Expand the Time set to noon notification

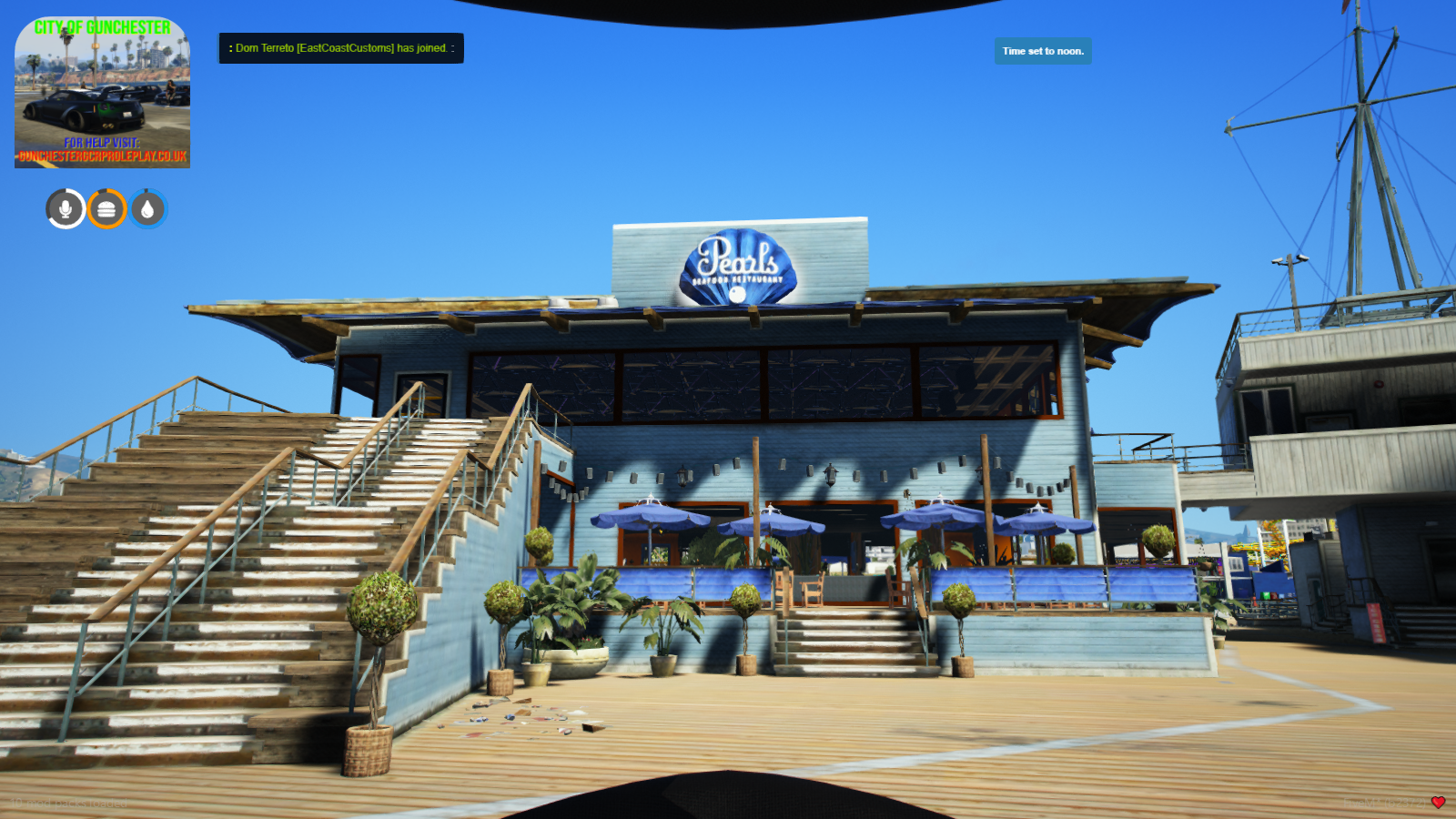(x=1042, y=52)
